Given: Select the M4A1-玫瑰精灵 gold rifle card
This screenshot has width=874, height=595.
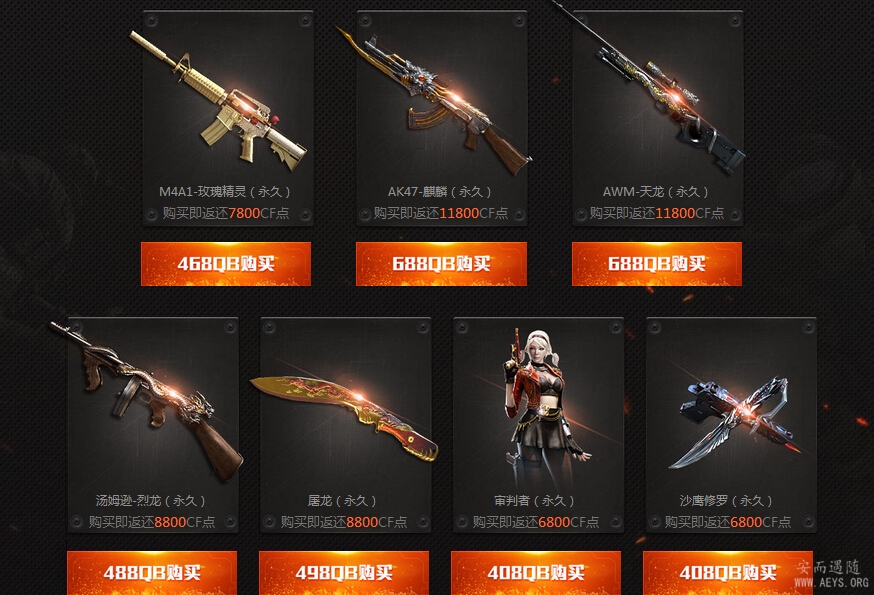Looking at the screenshot, I should pyautogui.click(x=227, y=118).
